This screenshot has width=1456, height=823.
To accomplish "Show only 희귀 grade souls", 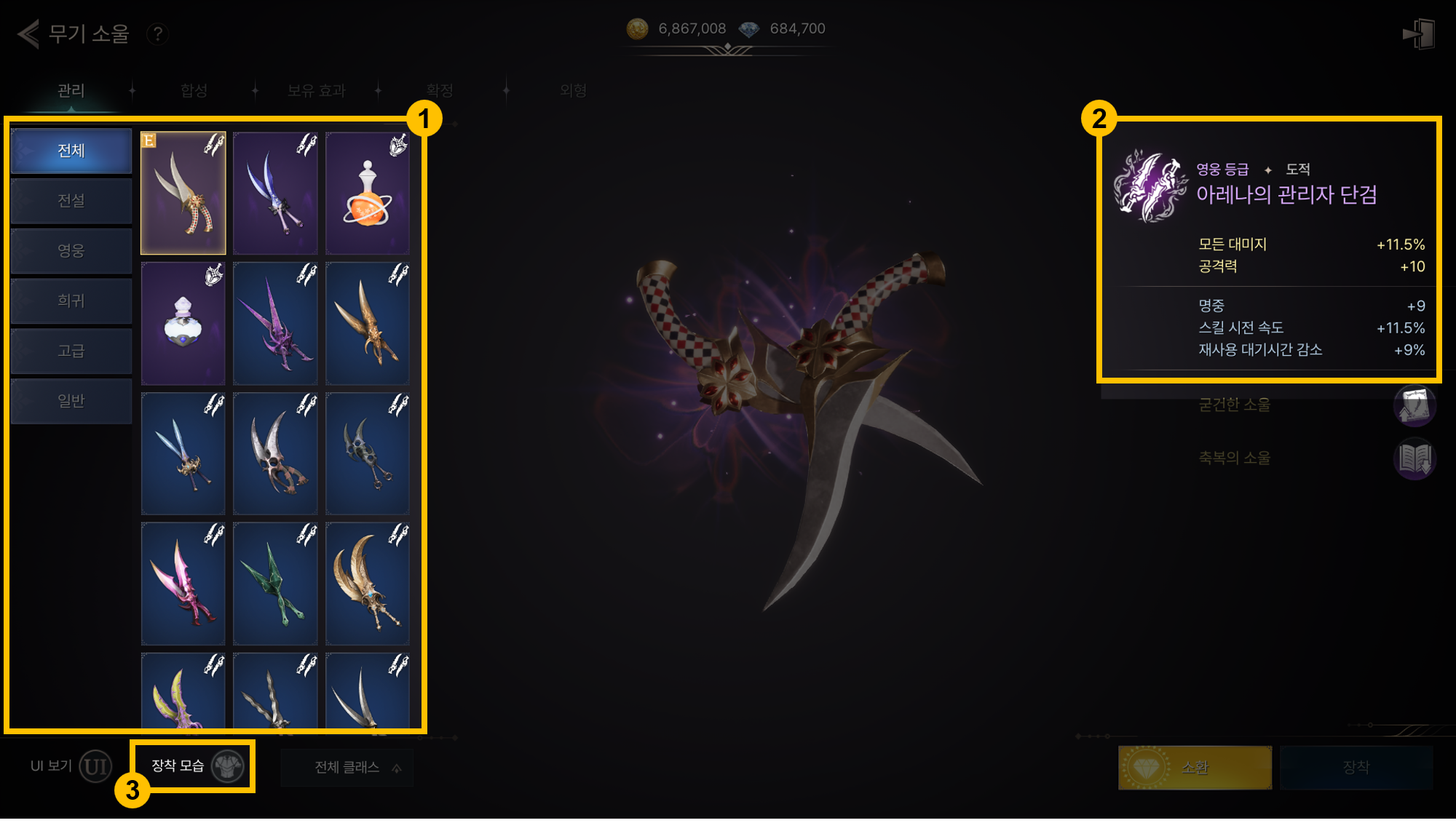I will pyautogui.click(x=71, y=301).
